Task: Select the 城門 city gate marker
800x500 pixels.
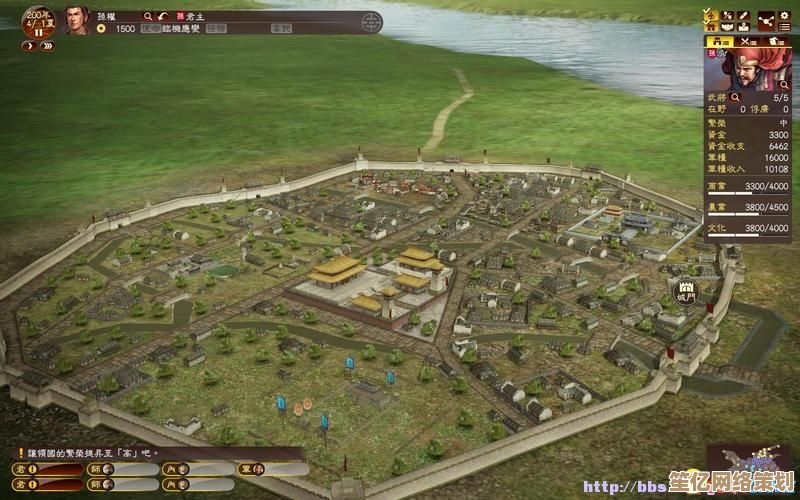Action: tap(687, 291)
